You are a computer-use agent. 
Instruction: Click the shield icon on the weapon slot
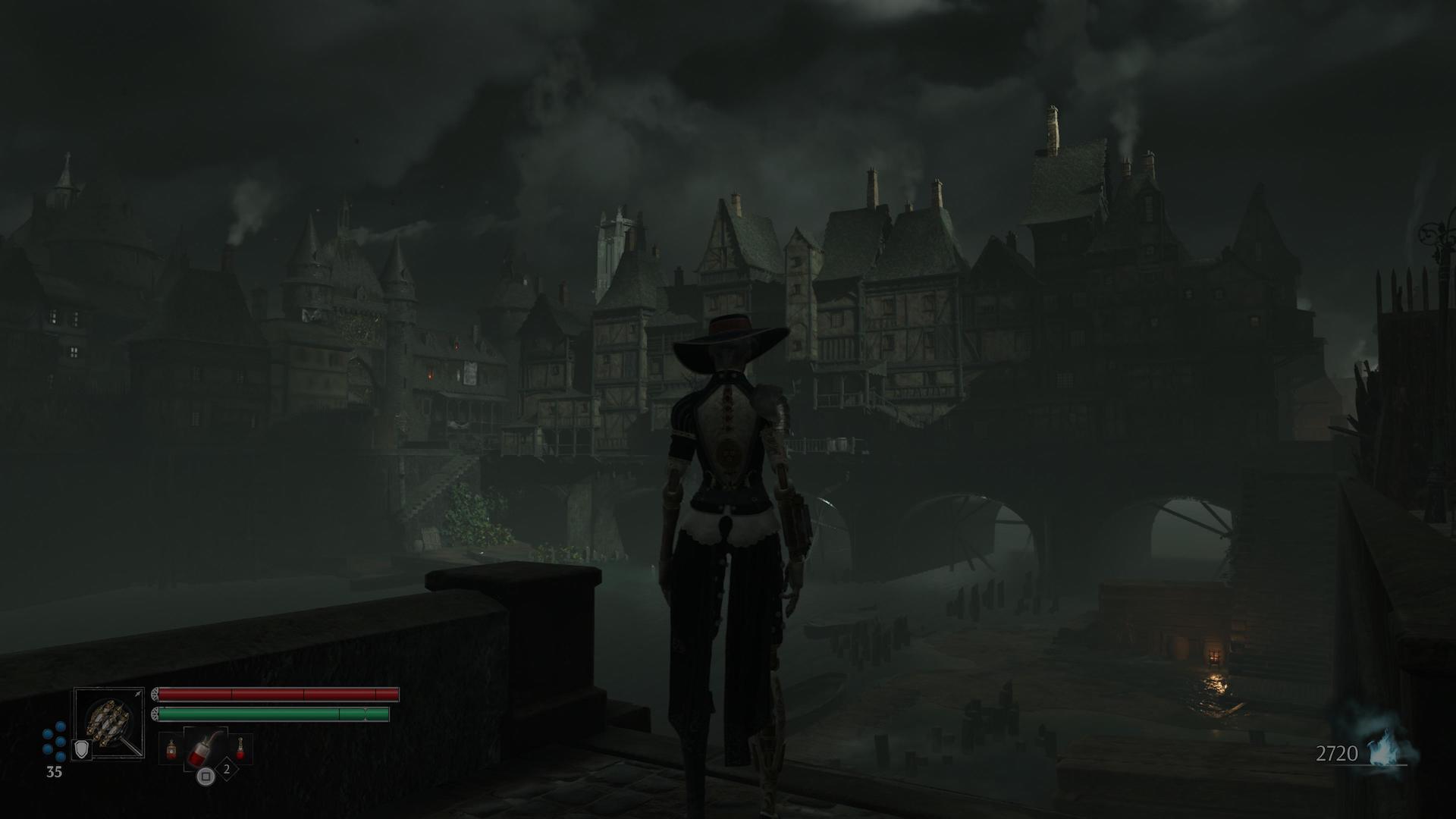[x=81, y=750]
